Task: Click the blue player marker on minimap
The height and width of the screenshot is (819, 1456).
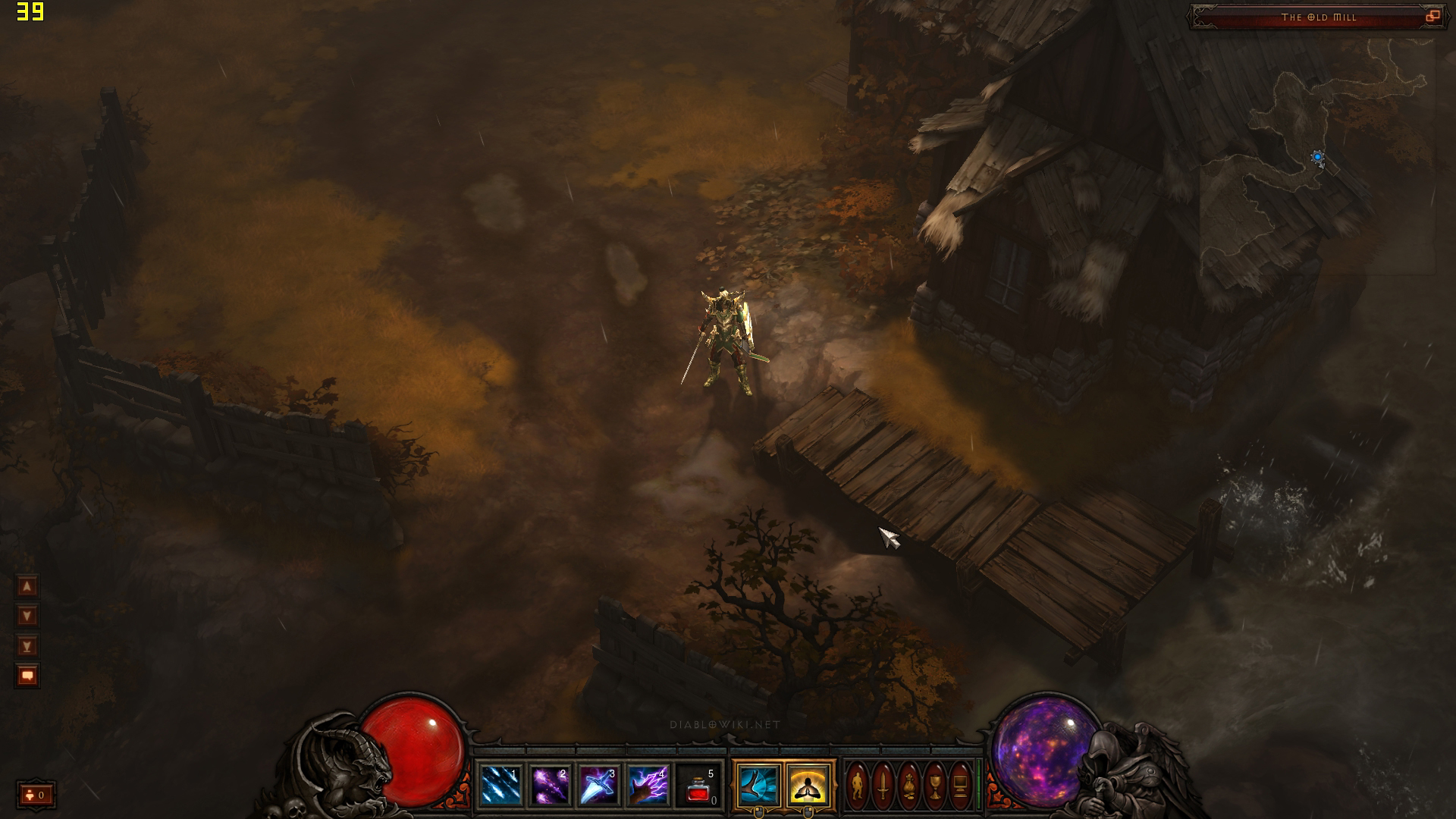Action: click(1317, 157)
